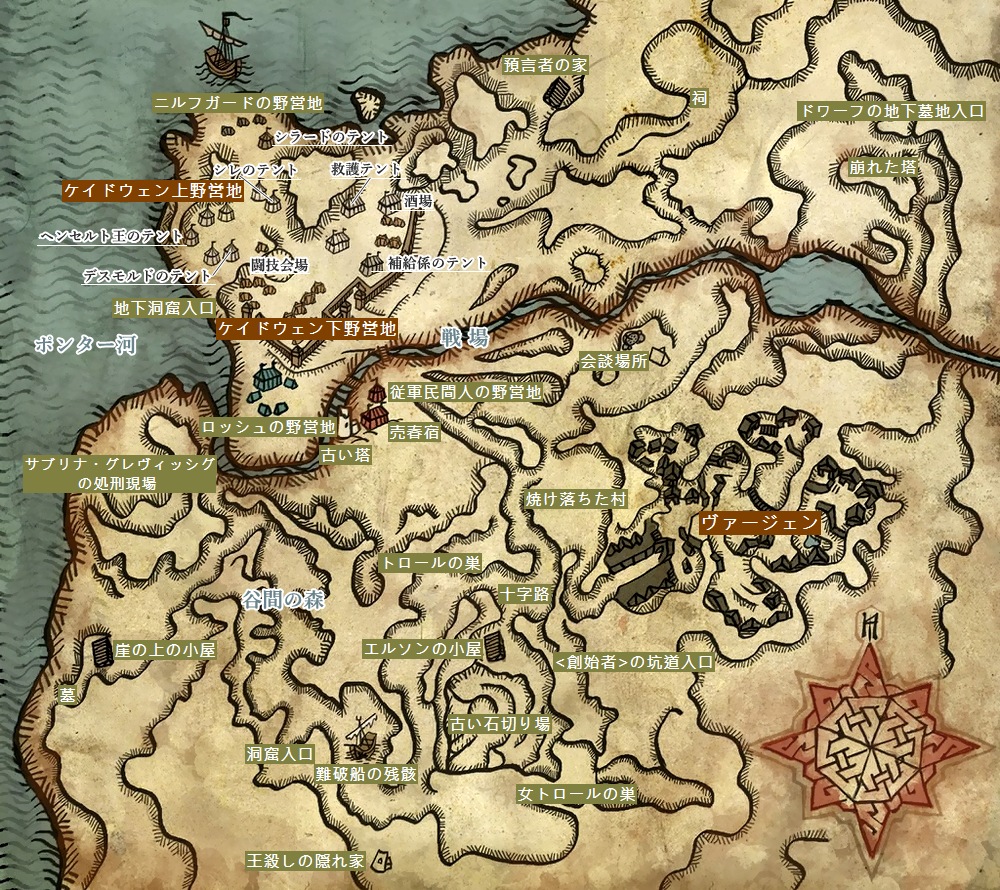The width and height of the screenshot is (1000, 890).
Task: Choose the 女トロールの巣 marker
Action: 577,795
